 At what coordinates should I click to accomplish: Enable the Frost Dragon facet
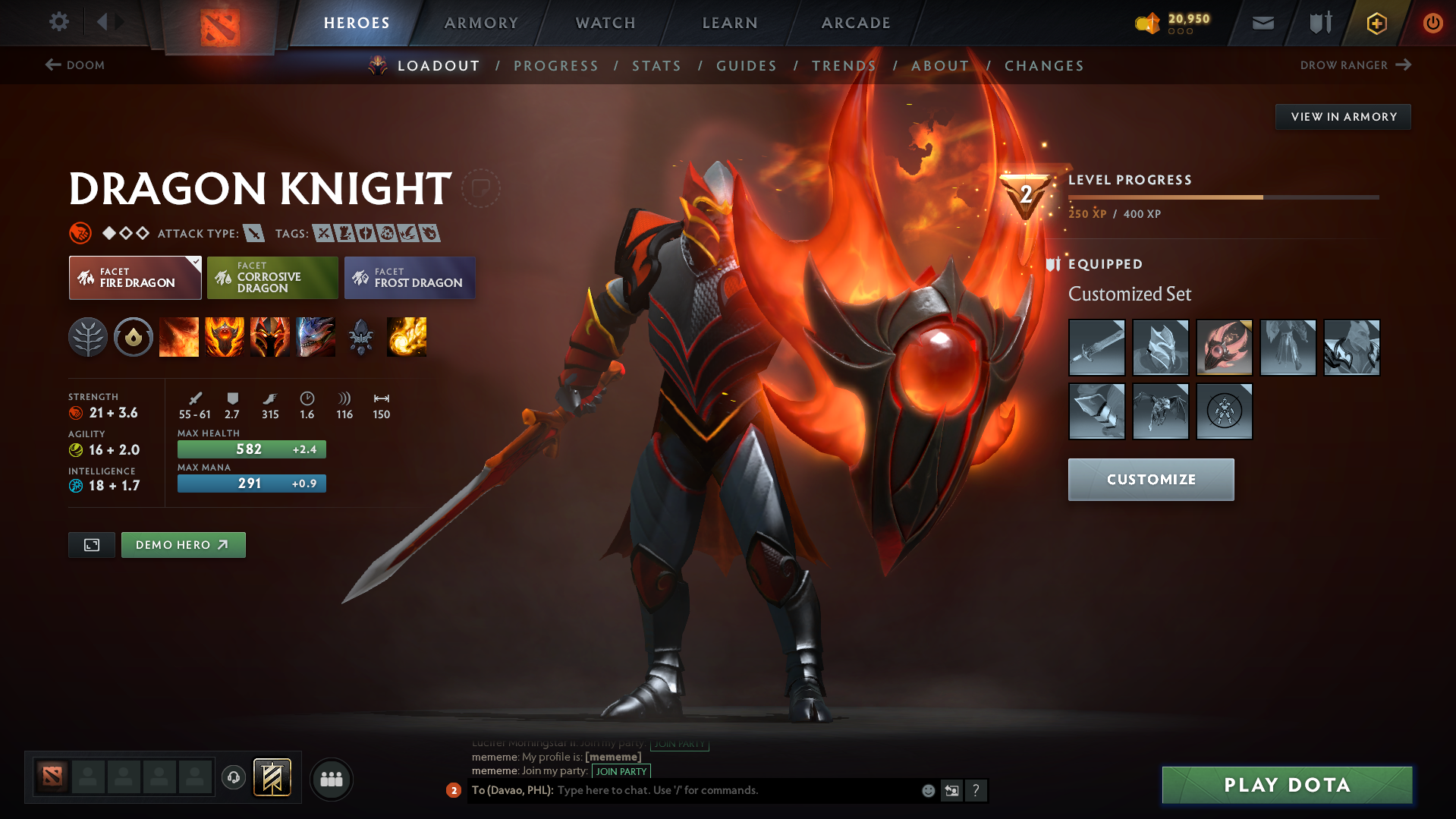point(409,278)
